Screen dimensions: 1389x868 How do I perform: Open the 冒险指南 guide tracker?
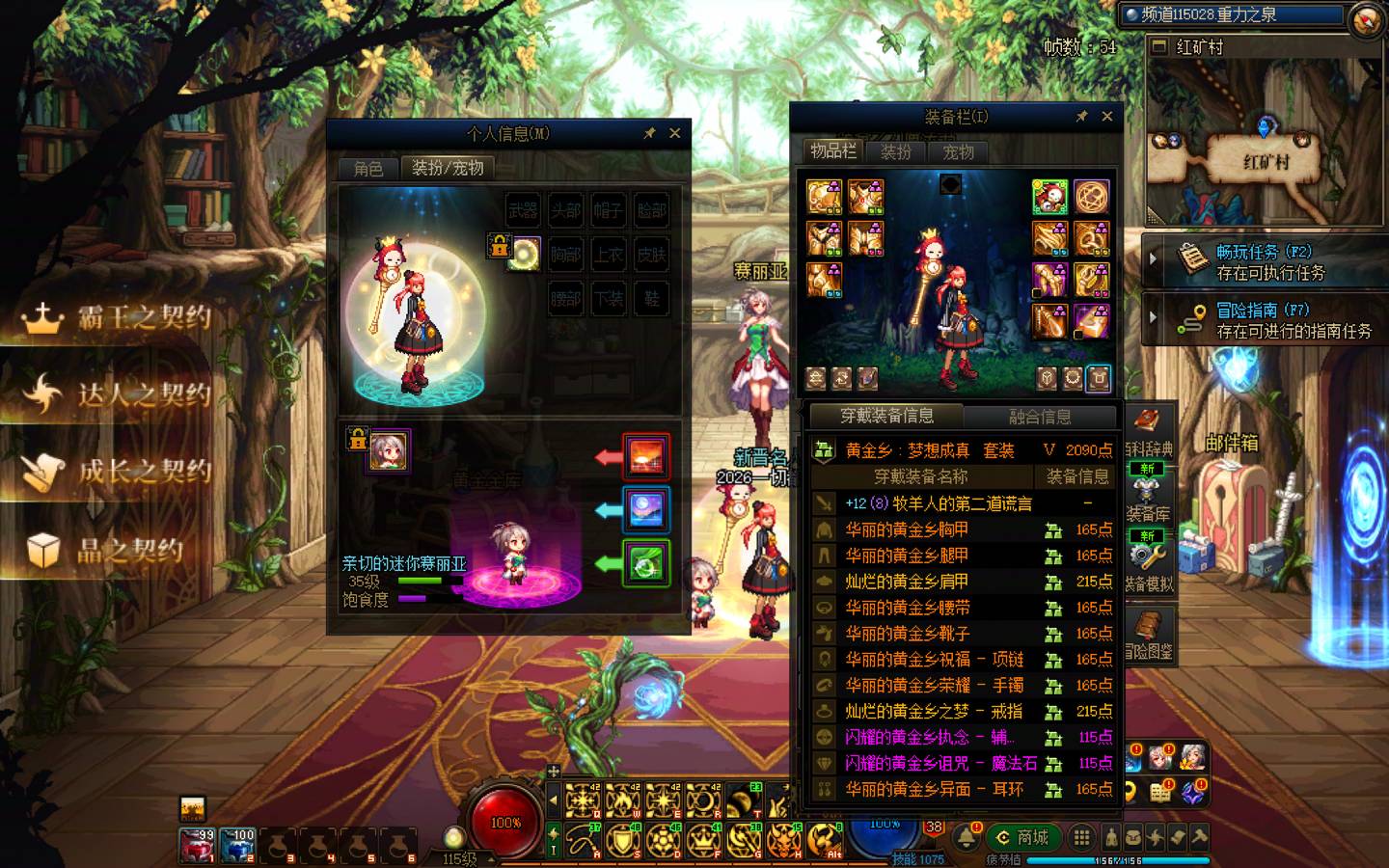click(x=1264, y=320)
